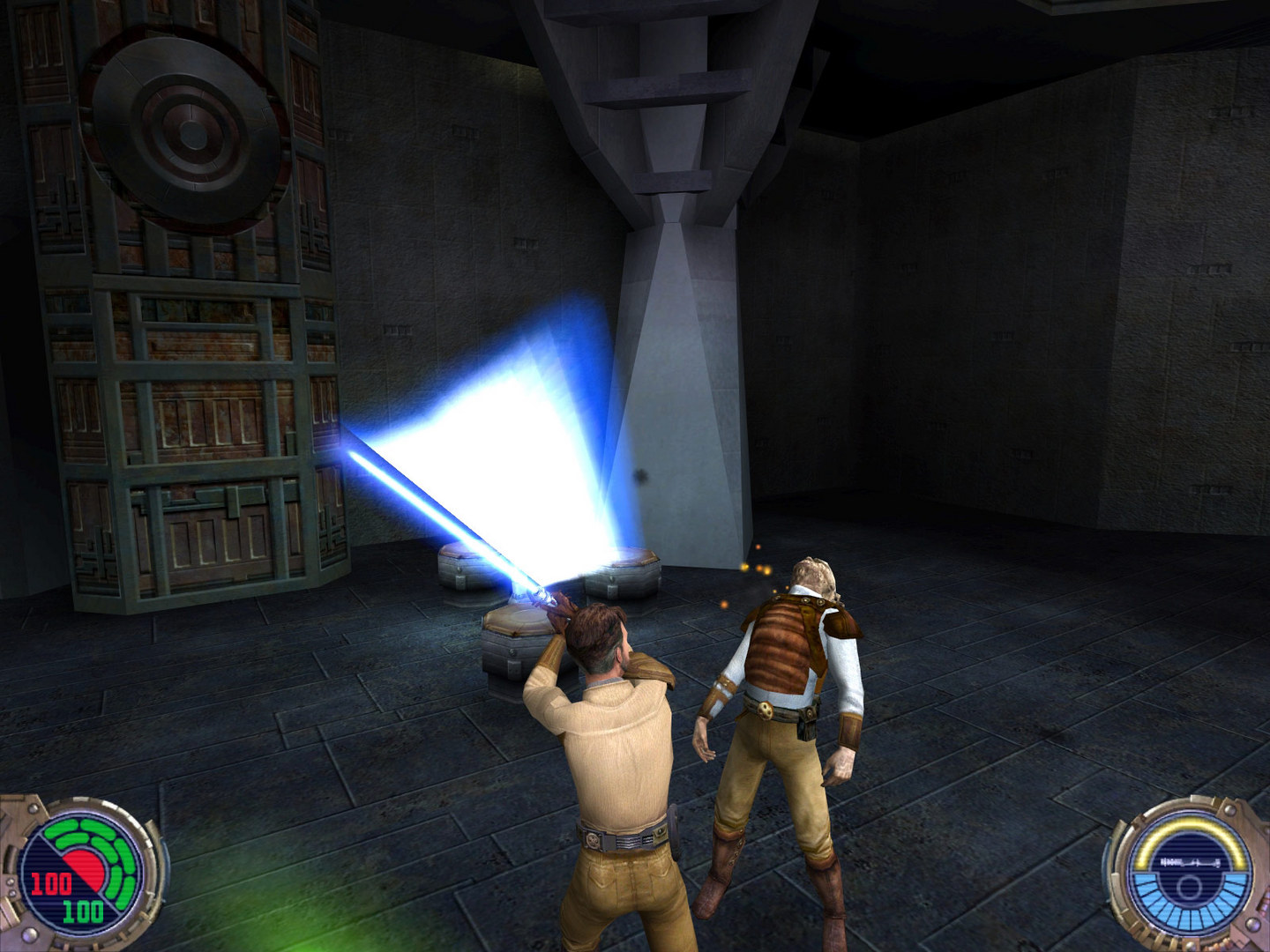Click the red 100 health readout
The height and width of the screenshot is (952, 1270).
[52, 882]
